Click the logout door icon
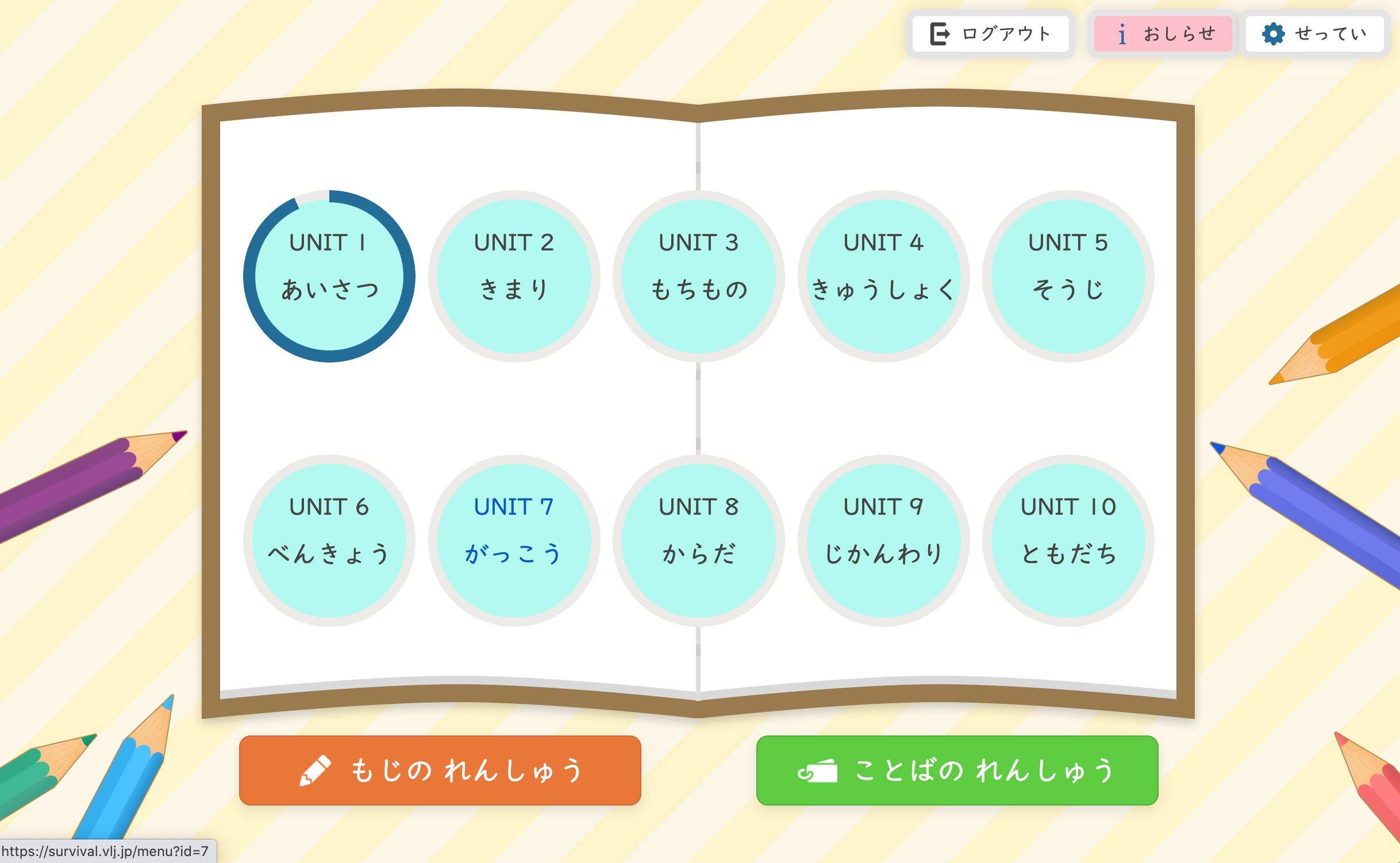The height and width of the screenshot is (863, 1400). tap(941, 33)
